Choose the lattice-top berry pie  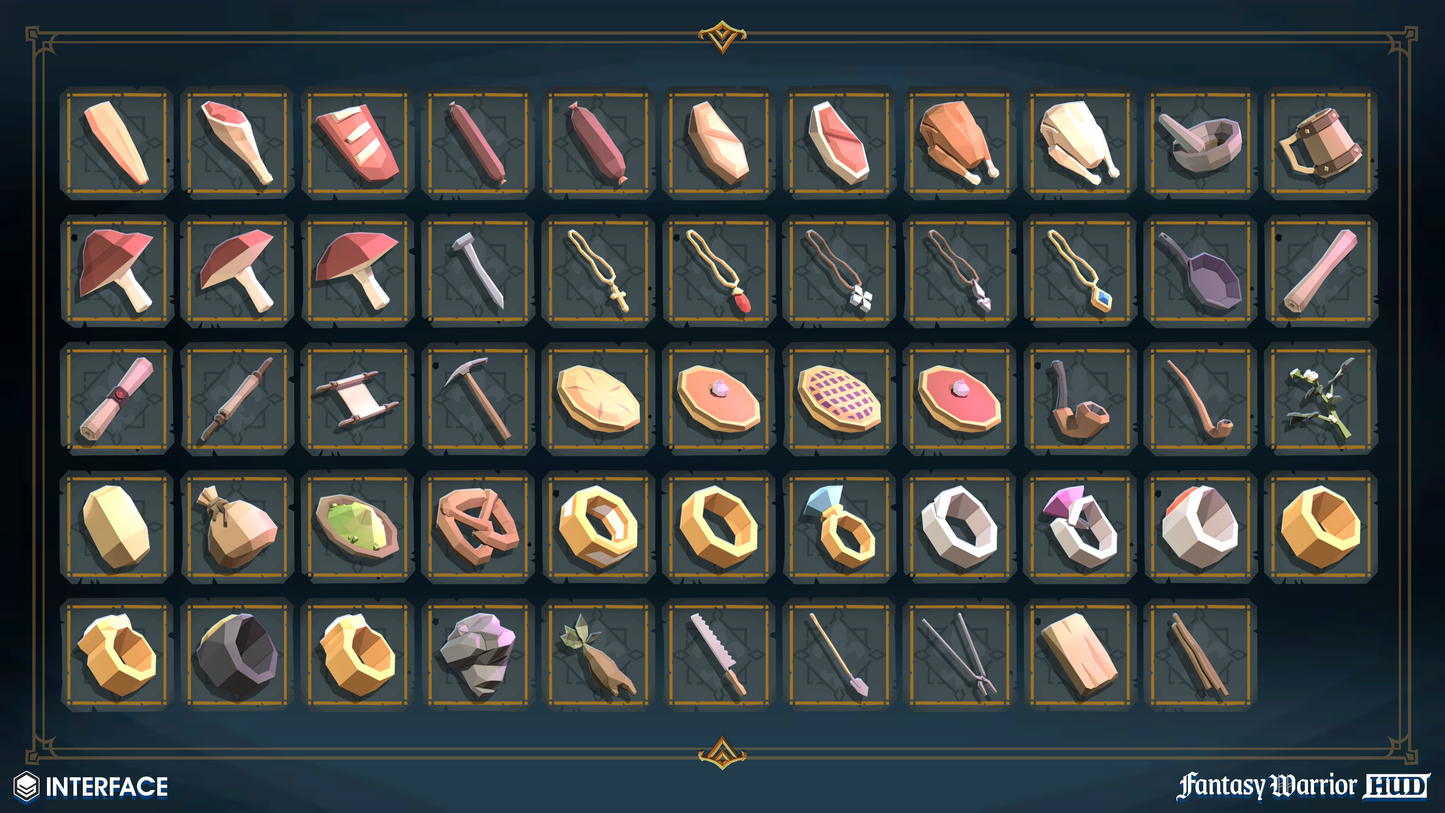point(838,399)
